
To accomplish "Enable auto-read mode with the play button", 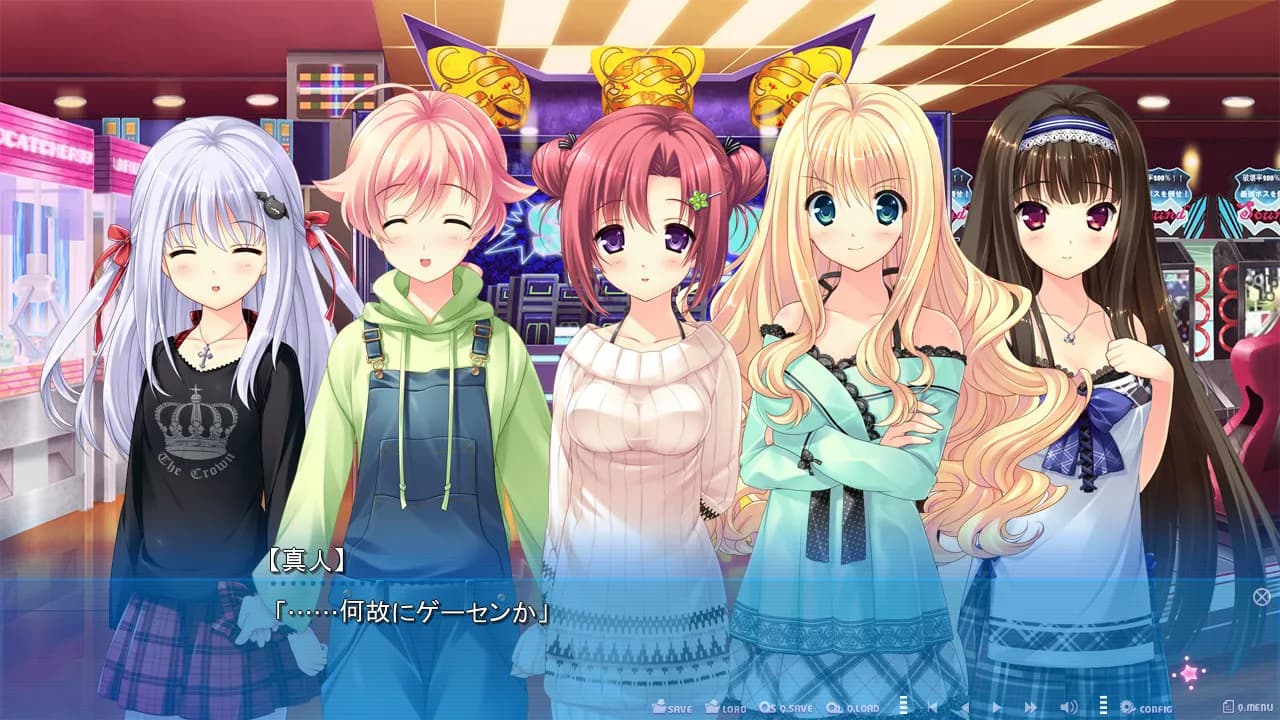I will tap(996, 705).
